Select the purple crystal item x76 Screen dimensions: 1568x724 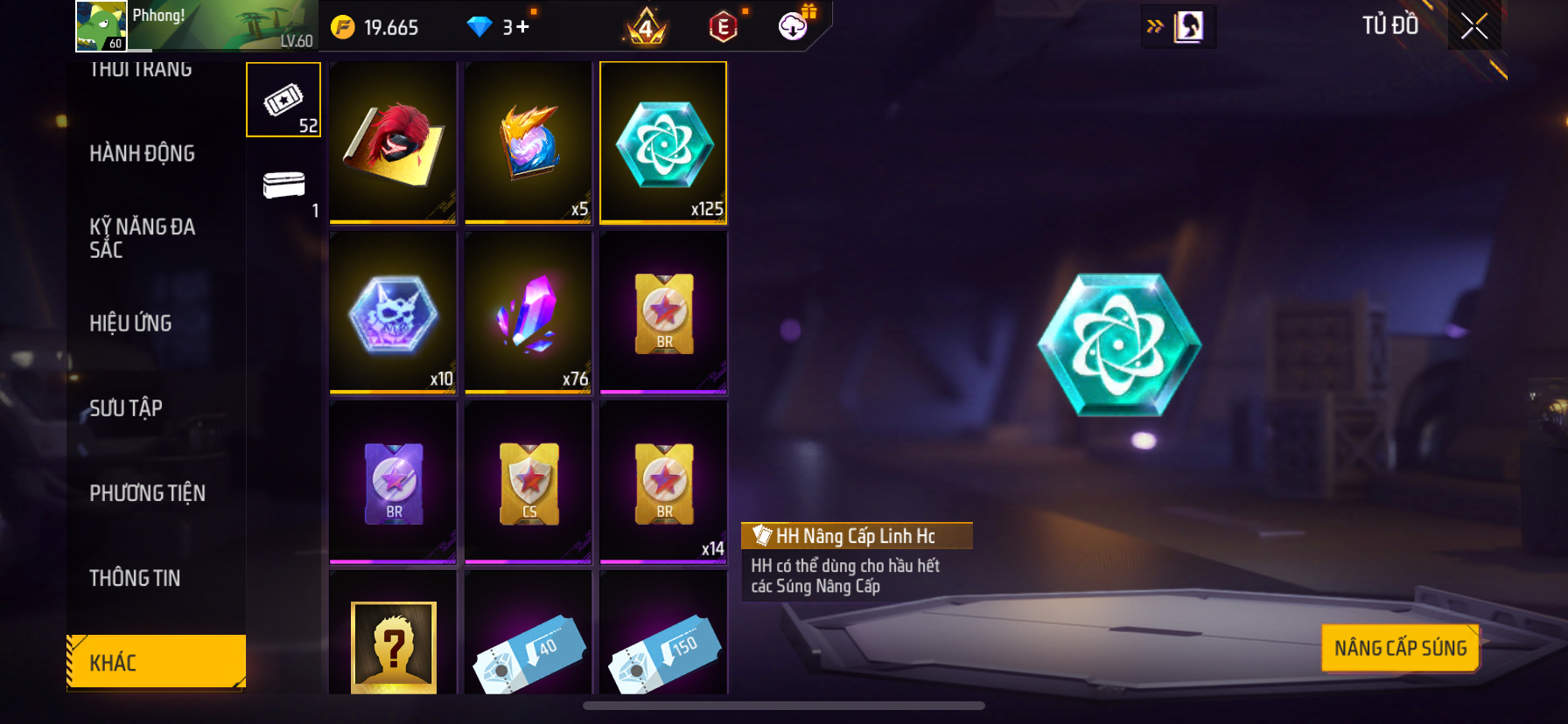(x=528, y=312)
